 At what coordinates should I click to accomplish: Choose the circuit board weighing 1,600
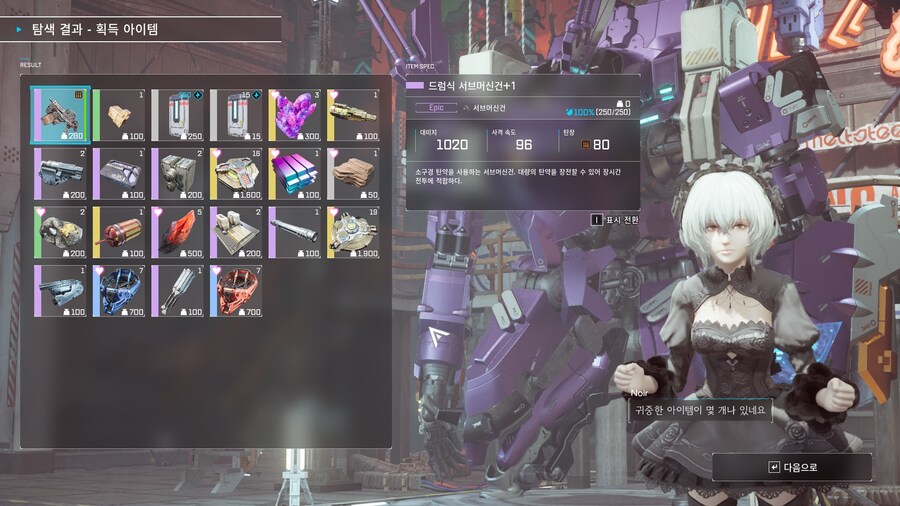coord(237,173)
